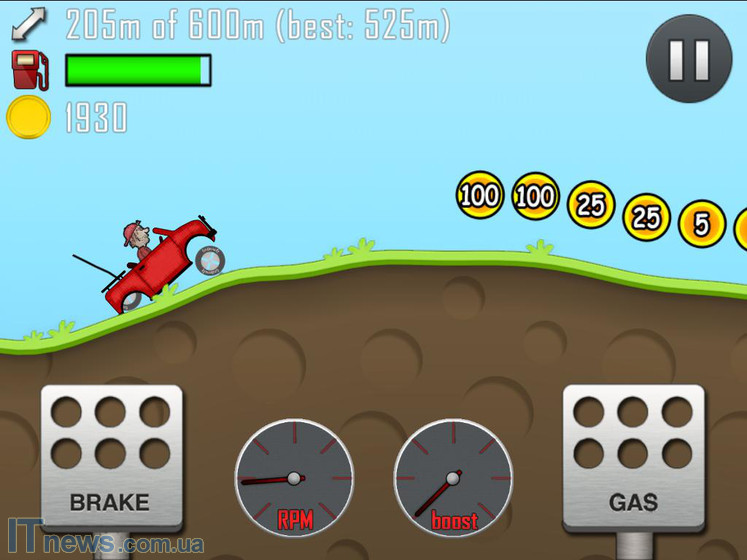Step on the BRAKE pedal
This screenshot has width=747, height=560.
[111, 457]
